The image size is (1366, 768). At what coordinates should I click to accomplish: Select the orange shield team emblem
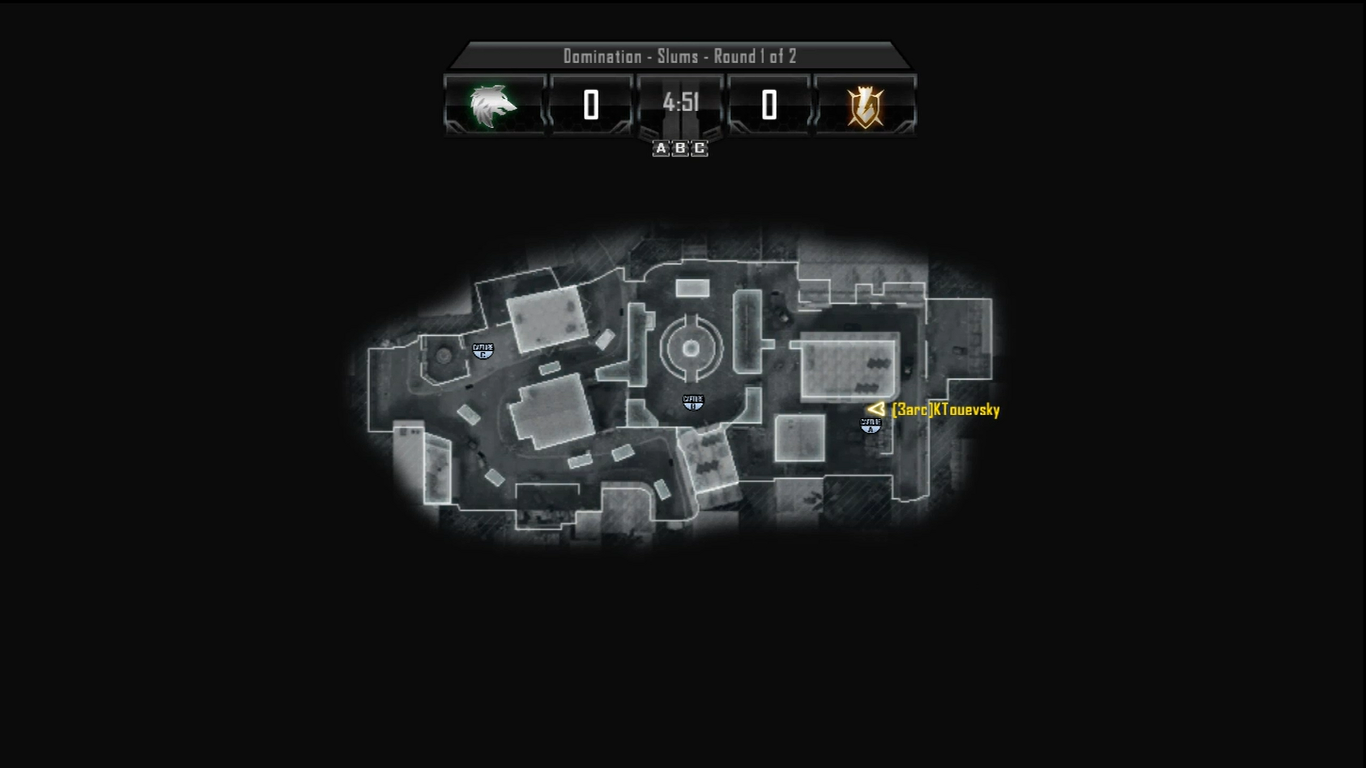[x=865, y=105]
